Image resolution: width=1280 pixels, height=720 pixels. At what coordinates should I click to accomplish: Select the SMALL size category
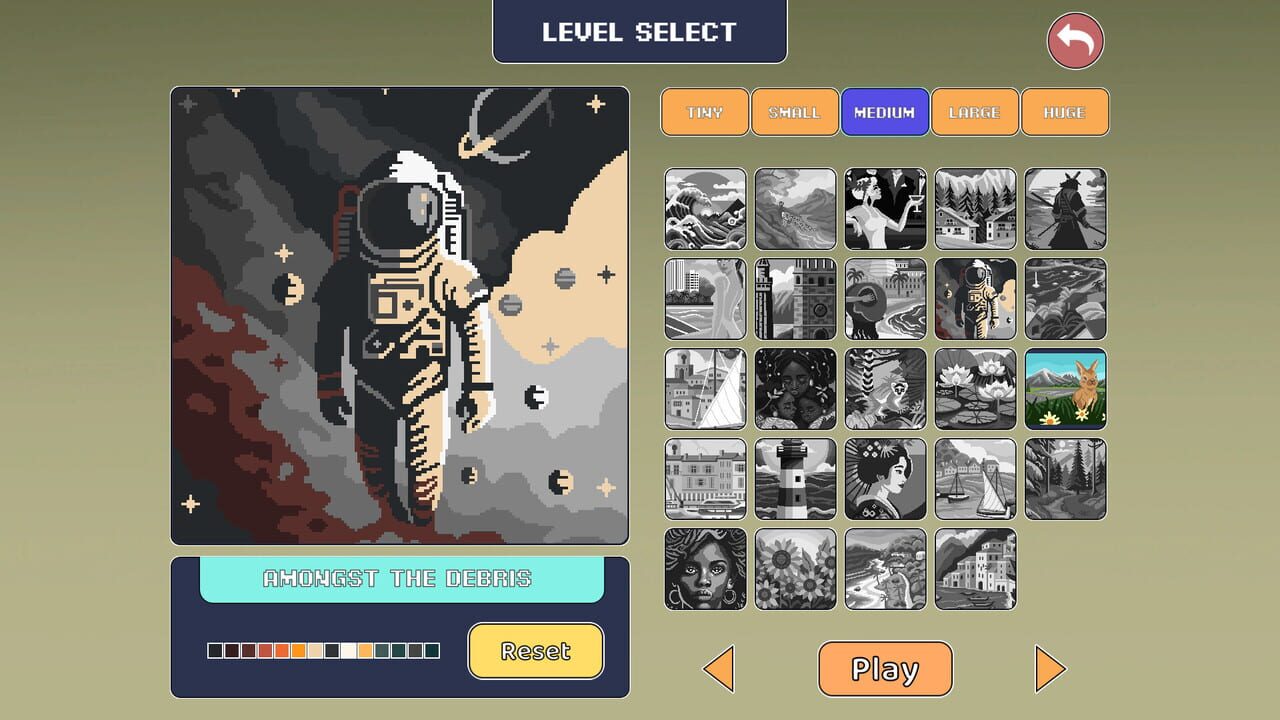pyautogui.click(x=795, y=112)
